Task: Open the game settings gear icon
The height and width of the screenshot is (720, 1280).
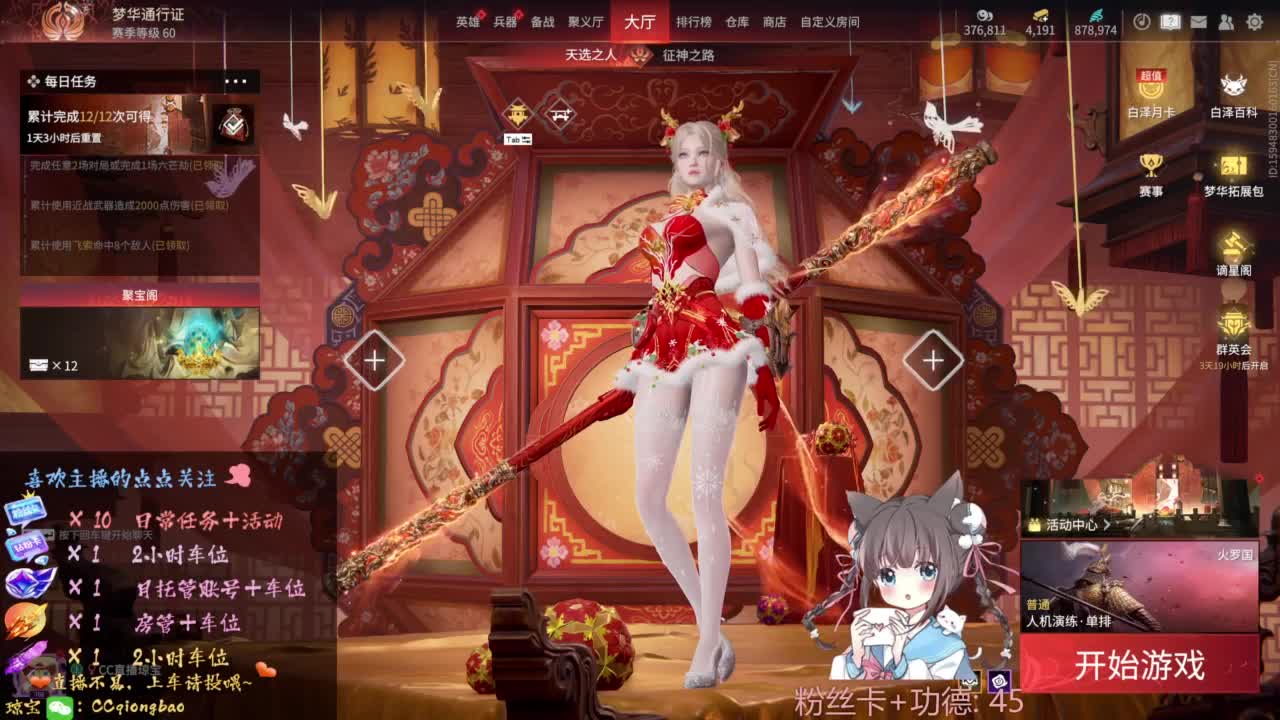Action: pyautogui.click(x=1255, y=21)
